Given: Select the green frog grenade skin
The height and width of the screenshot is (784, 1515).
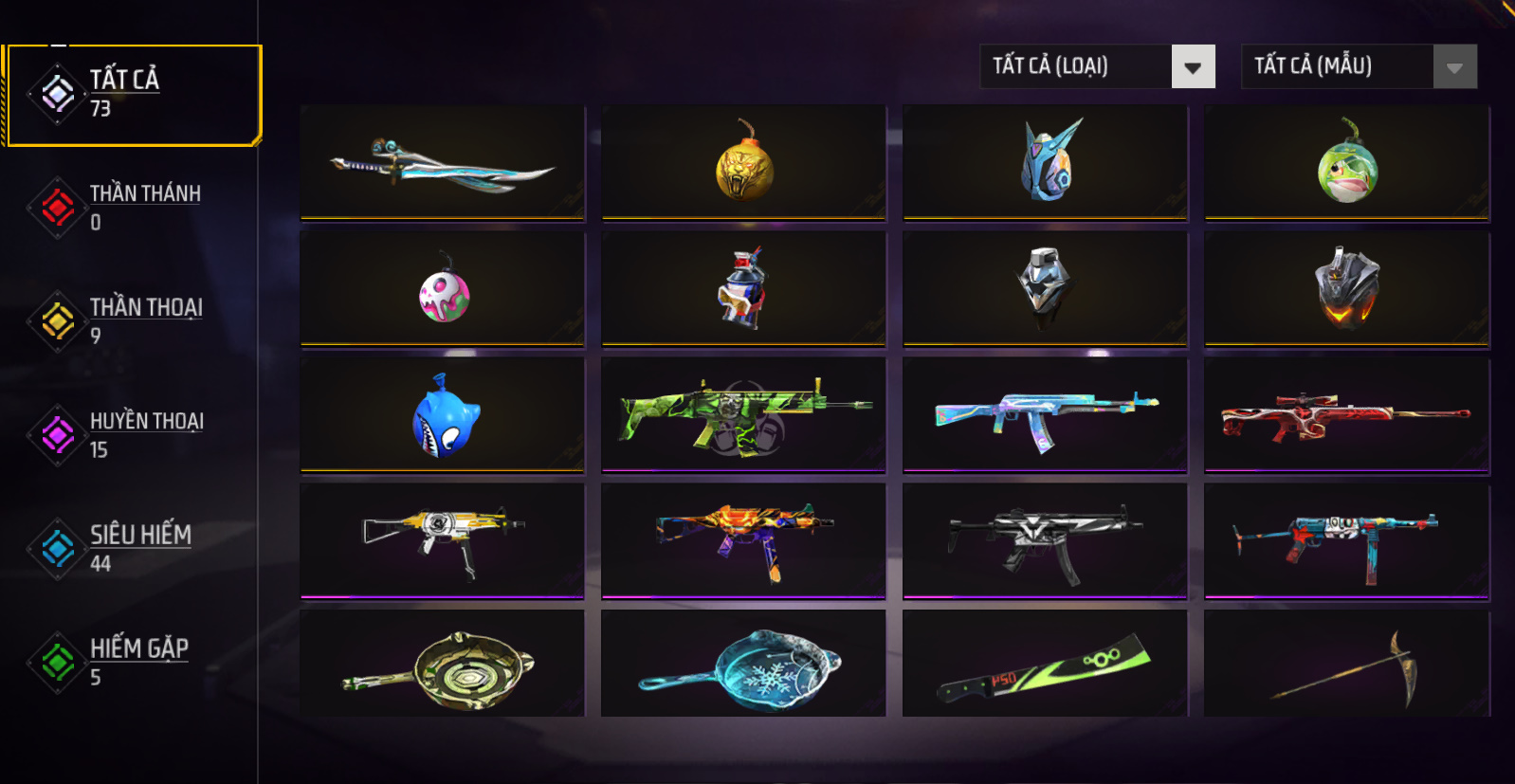Looking at the screenshot, I should coord(1346,163).
